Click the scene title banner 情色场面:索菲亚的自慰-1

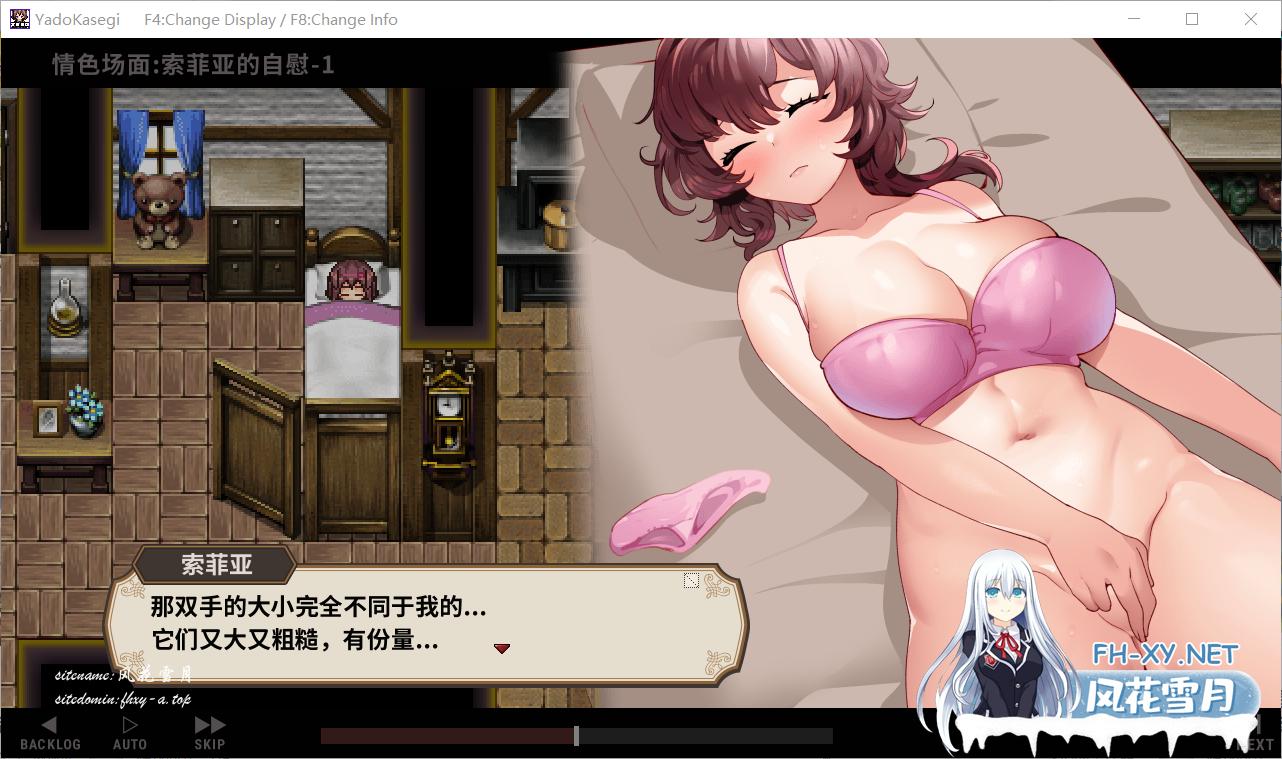[x=193, y=65]
